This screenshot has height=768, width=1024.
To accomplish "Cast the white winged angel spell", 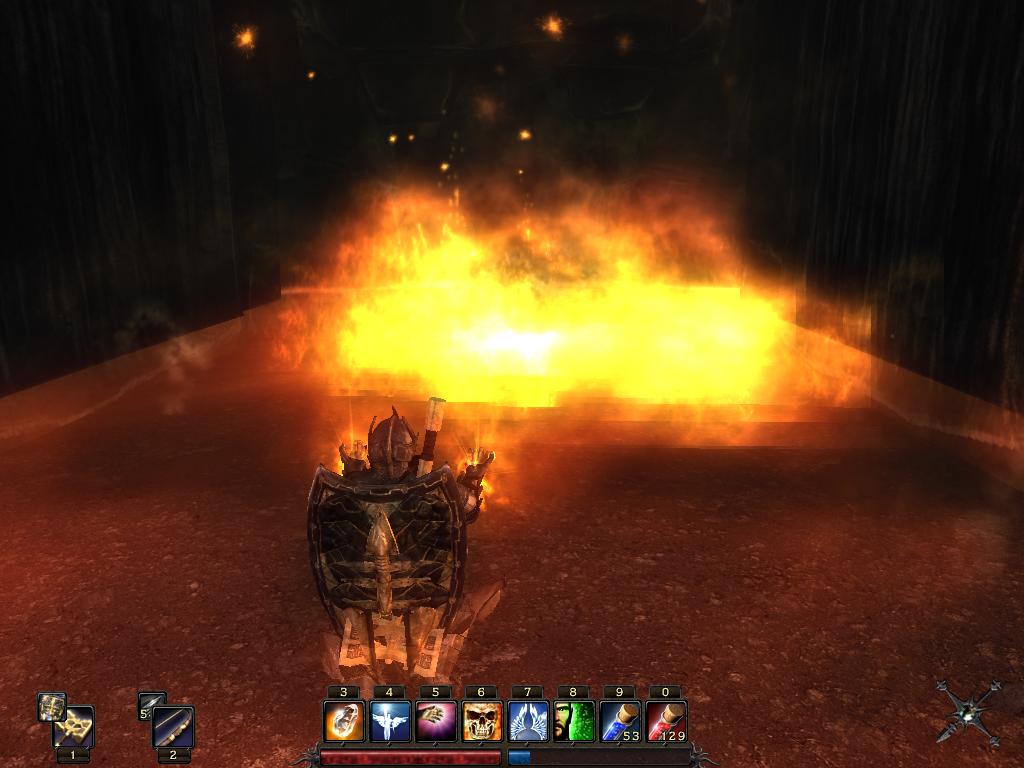I will (x=390, y=721).
